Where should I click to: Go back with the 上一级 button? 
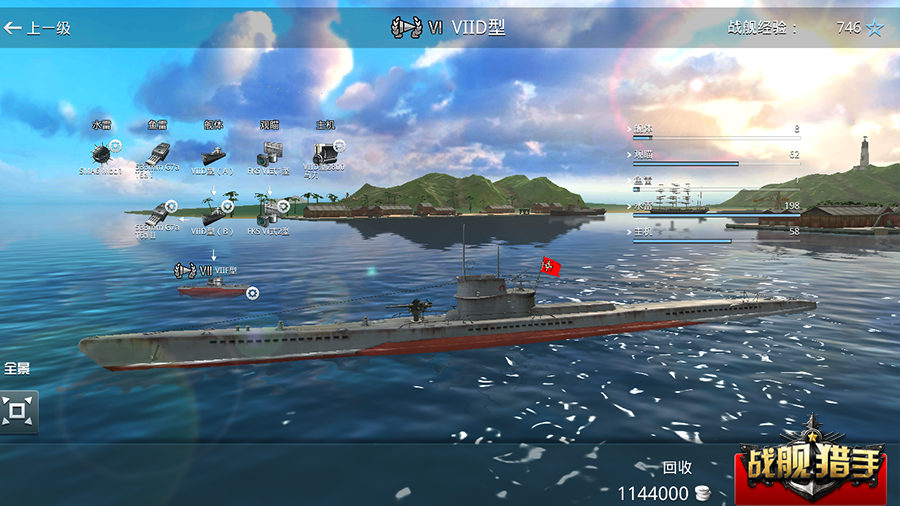tap(38, 28)
